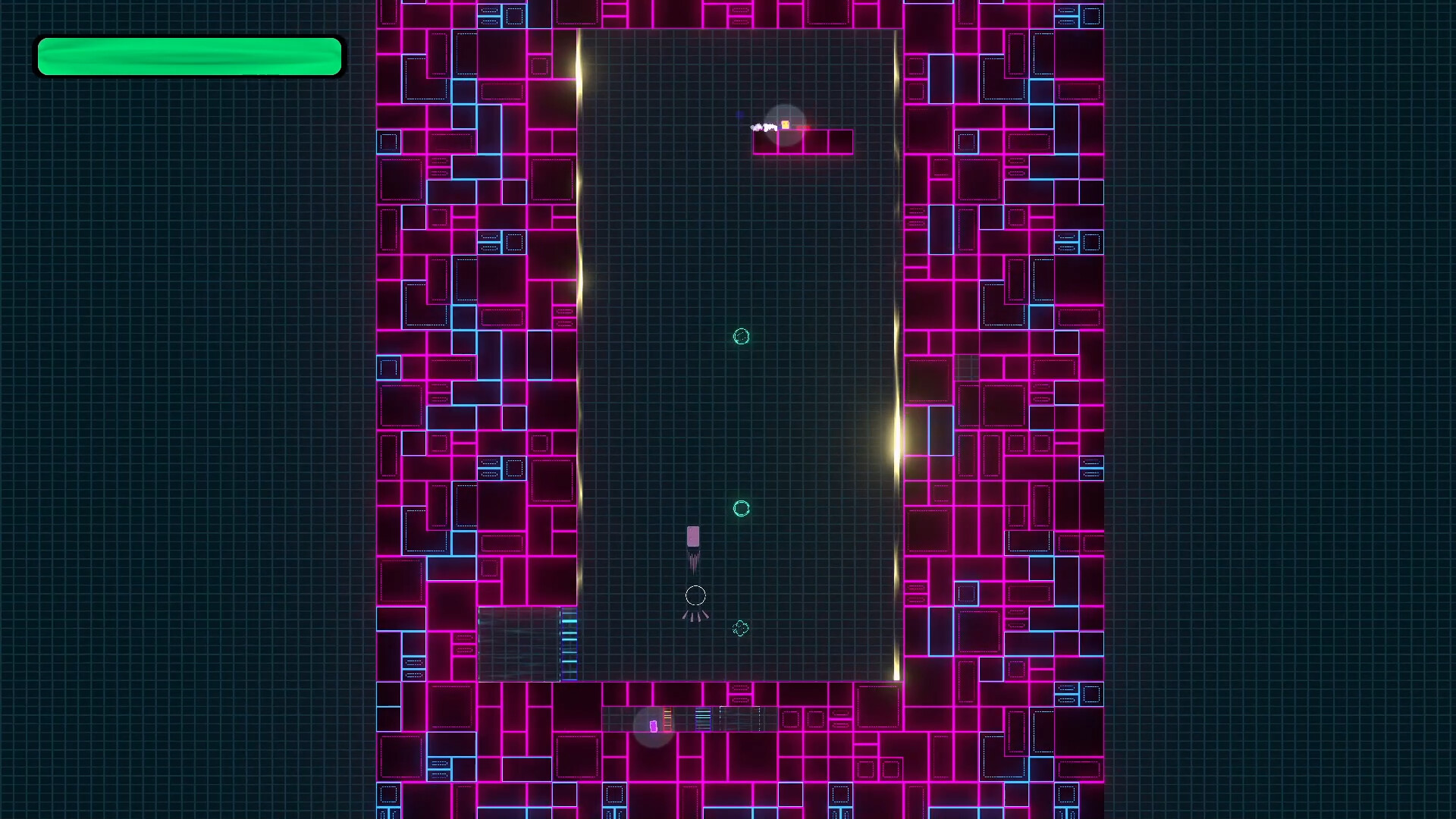Image resolution: width=1456 pixels, height=819 pixels.
Task: Click the green clover-shaped pickup
Action: [741, 628]
